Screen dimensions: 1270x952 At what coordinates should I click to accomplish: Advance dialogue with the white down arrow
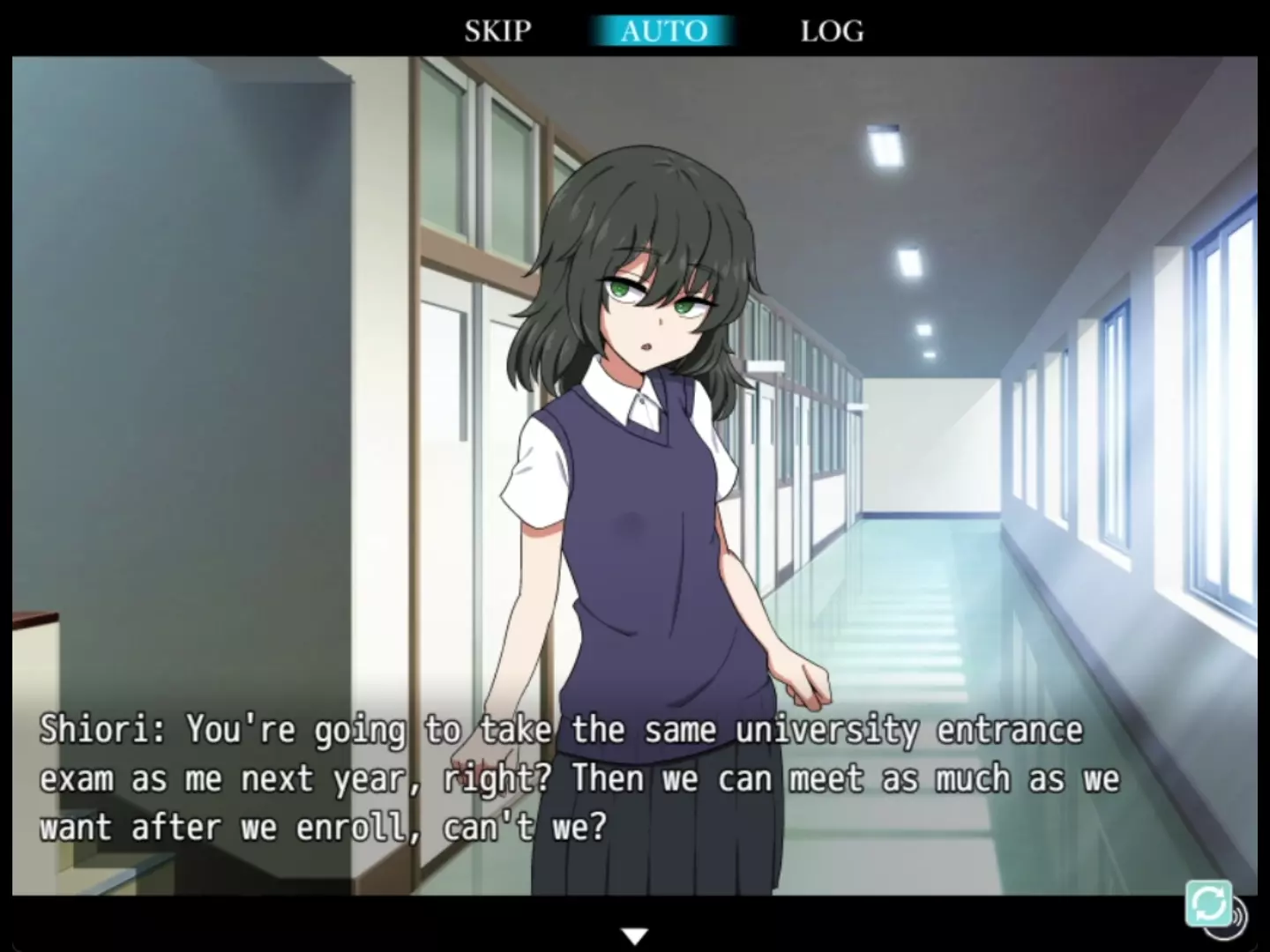coord(635,935)
